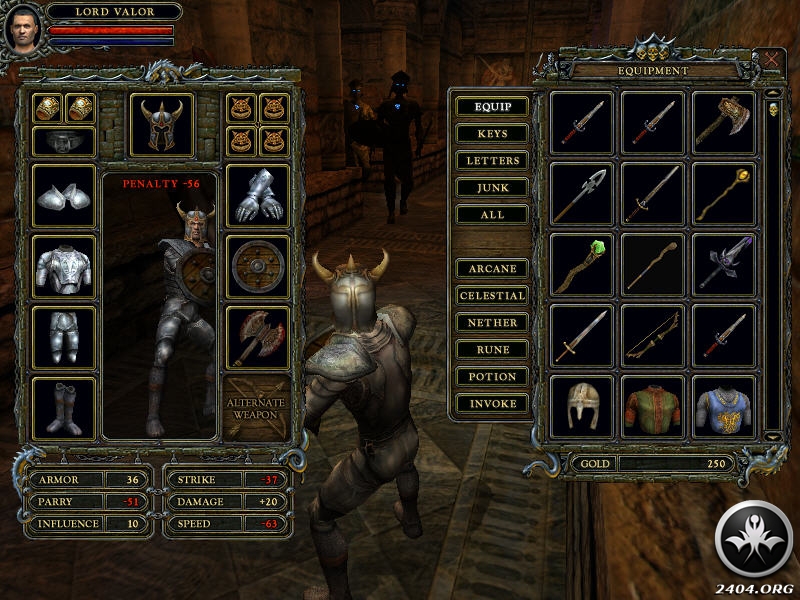Open the Junk item filter

pyautogui.click(x=492, y=187)
